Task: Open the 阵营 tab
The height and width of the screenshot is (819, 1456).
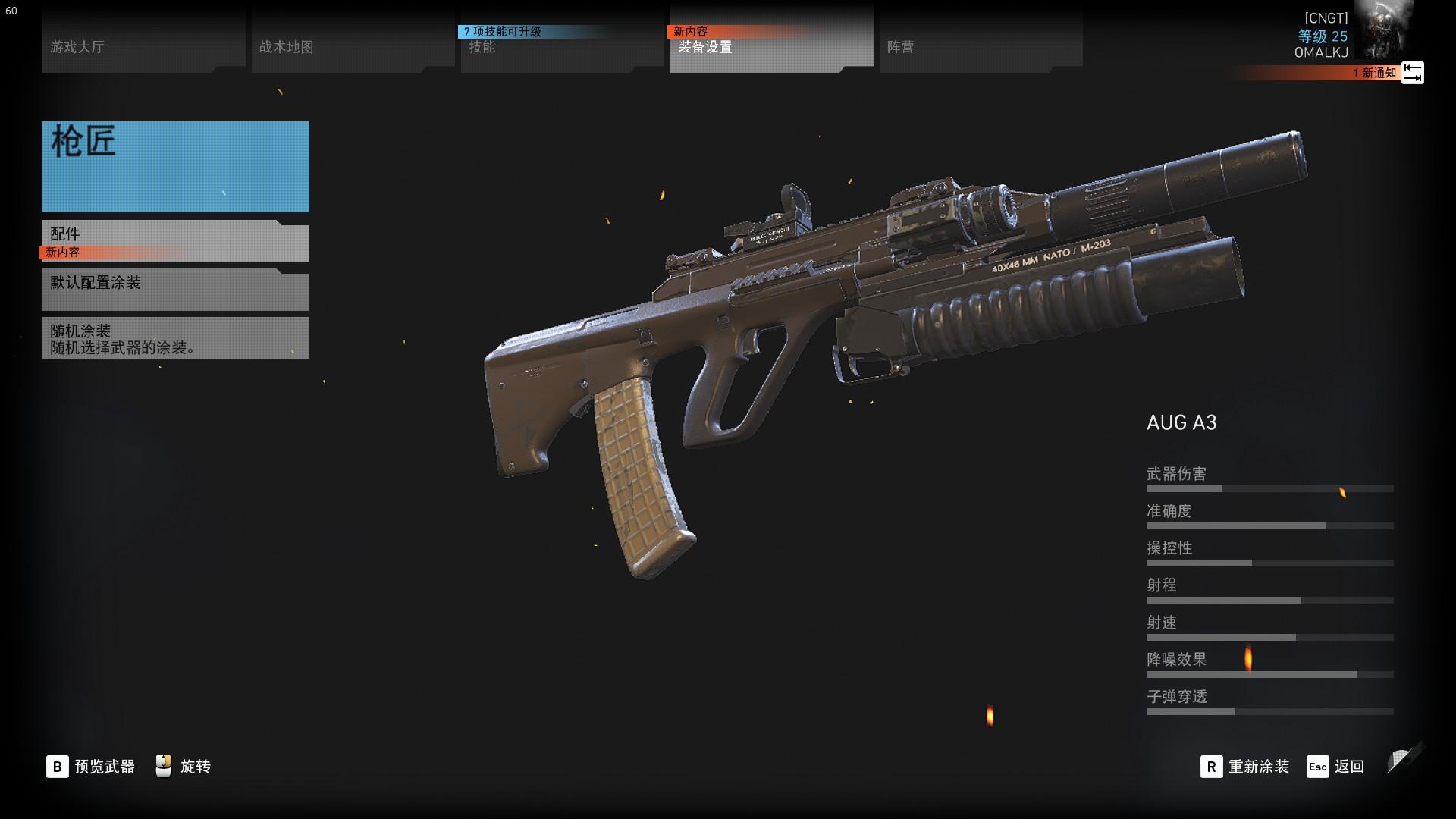Action: click(980, 47)
